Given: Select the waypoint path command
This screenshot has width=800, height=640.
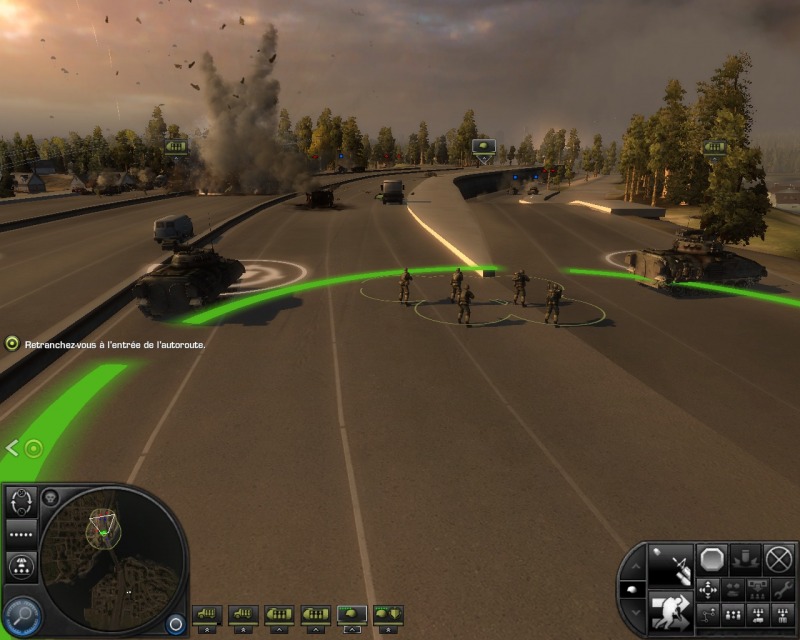Looking at the screenshot, I should 708,614.
